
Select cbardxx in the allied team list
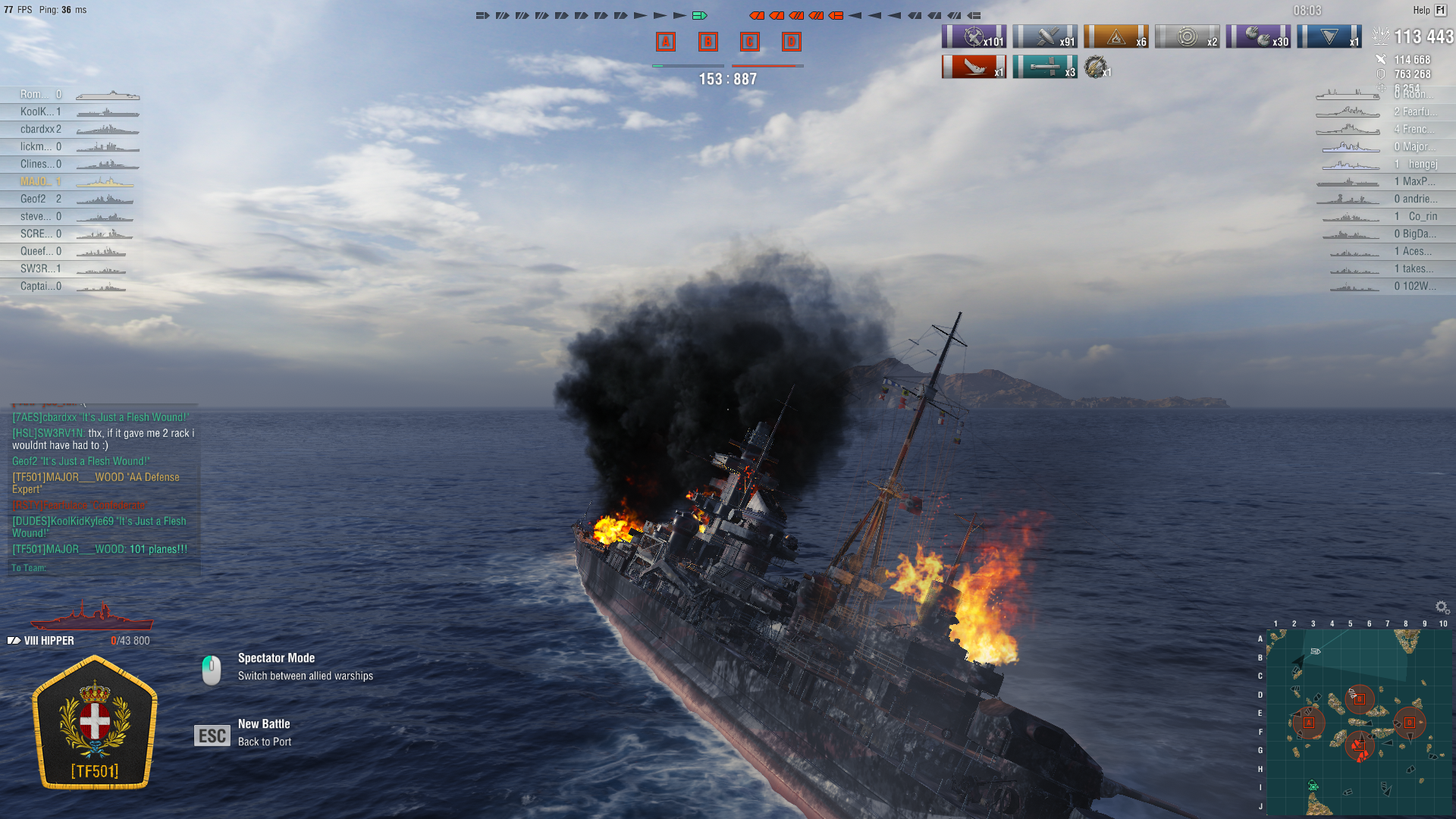(x=42, y=129)
